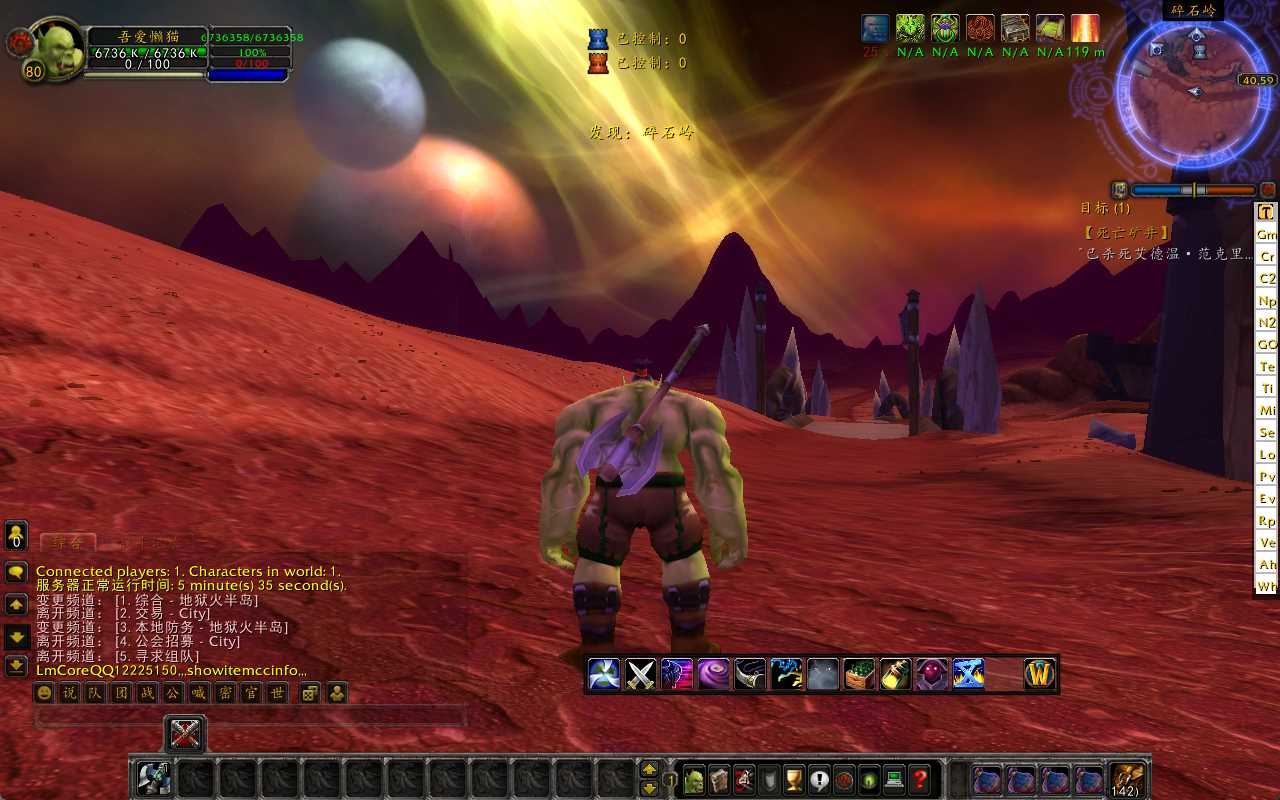
Task: Switch chat to the 说 say channel
Action: [69, 693]
